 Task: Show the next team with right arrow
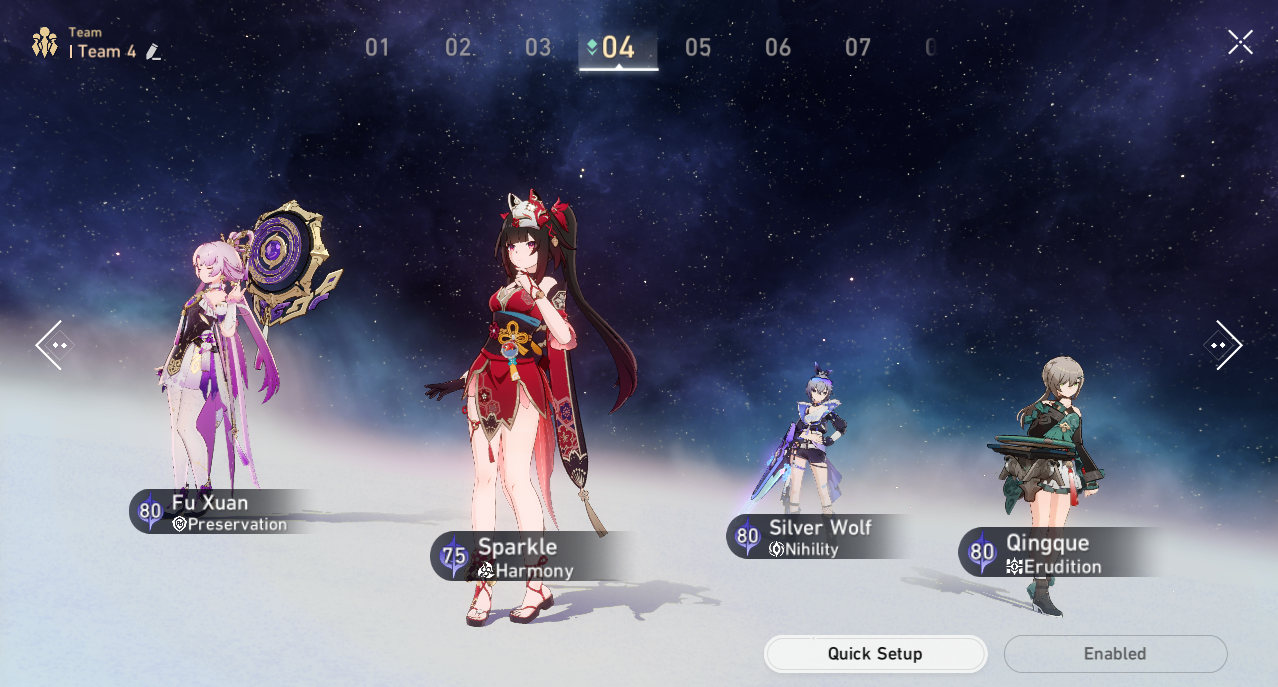click(1224, 345)
